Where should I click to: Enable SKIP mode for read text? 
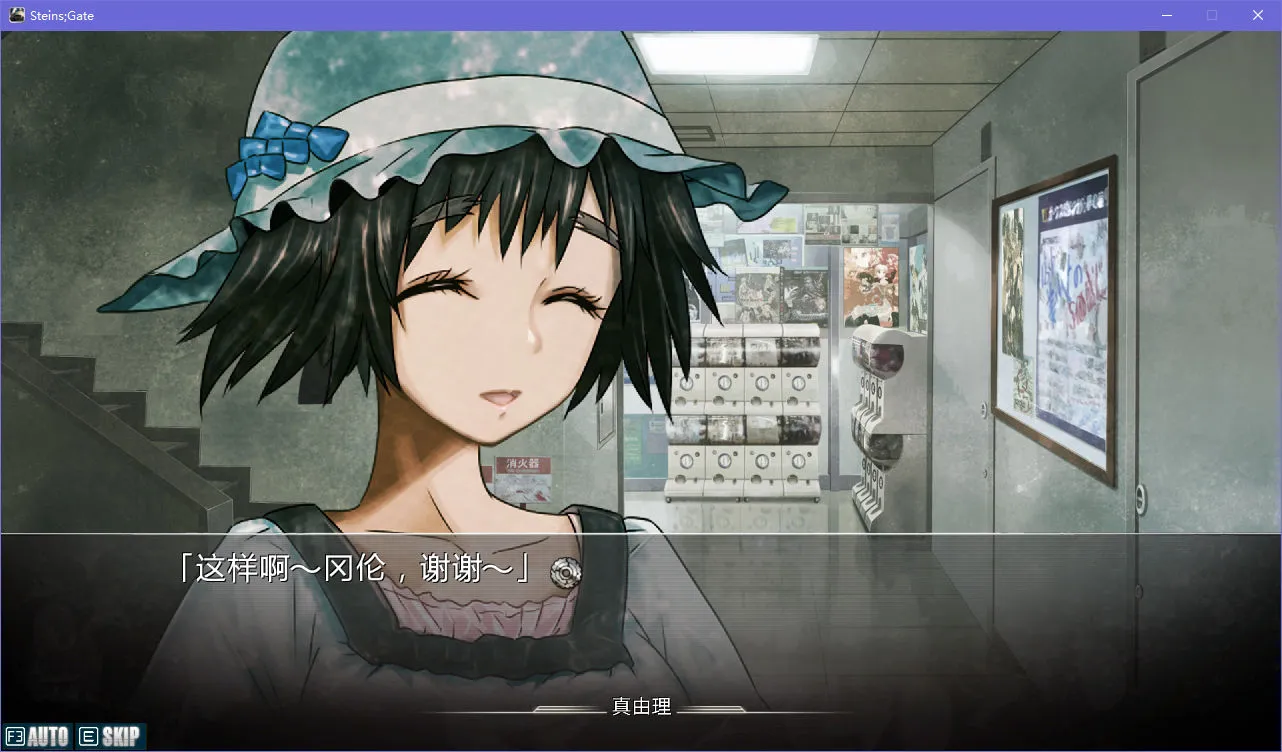pyautogui.click(x=110, y=737)
